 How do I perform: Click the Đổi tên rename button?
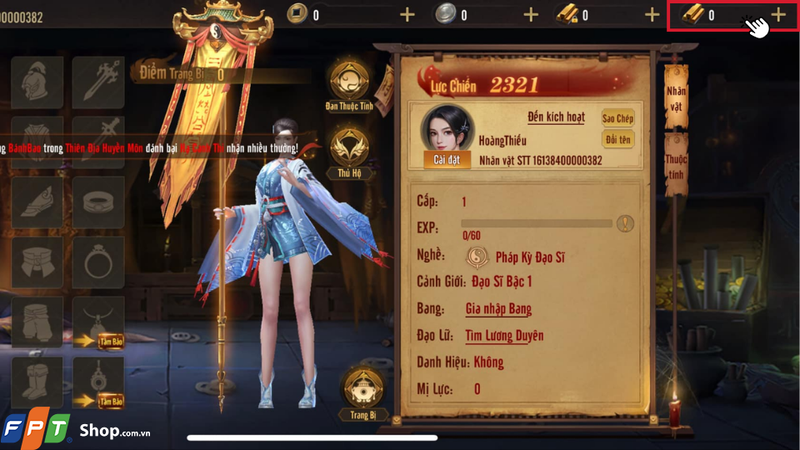(x=618, y=140)
